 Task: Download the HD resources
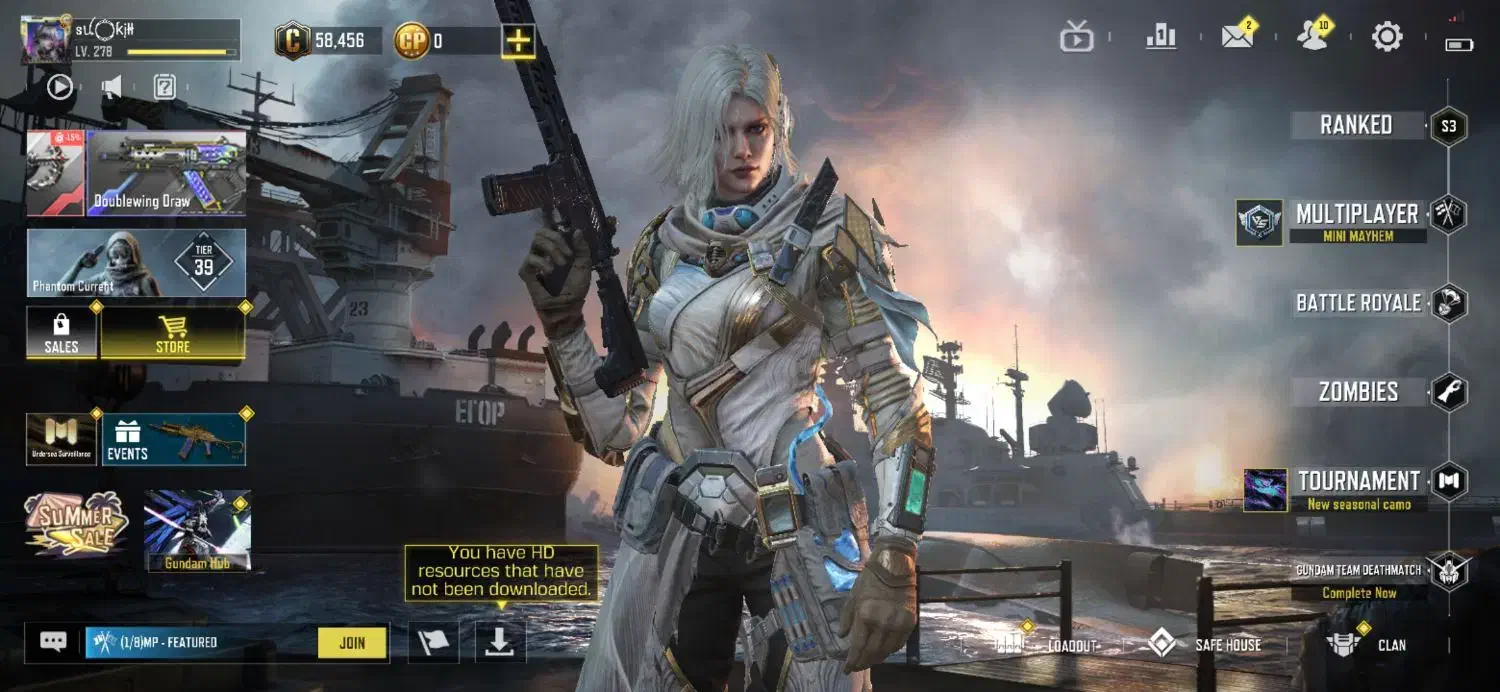click(499, 643)
